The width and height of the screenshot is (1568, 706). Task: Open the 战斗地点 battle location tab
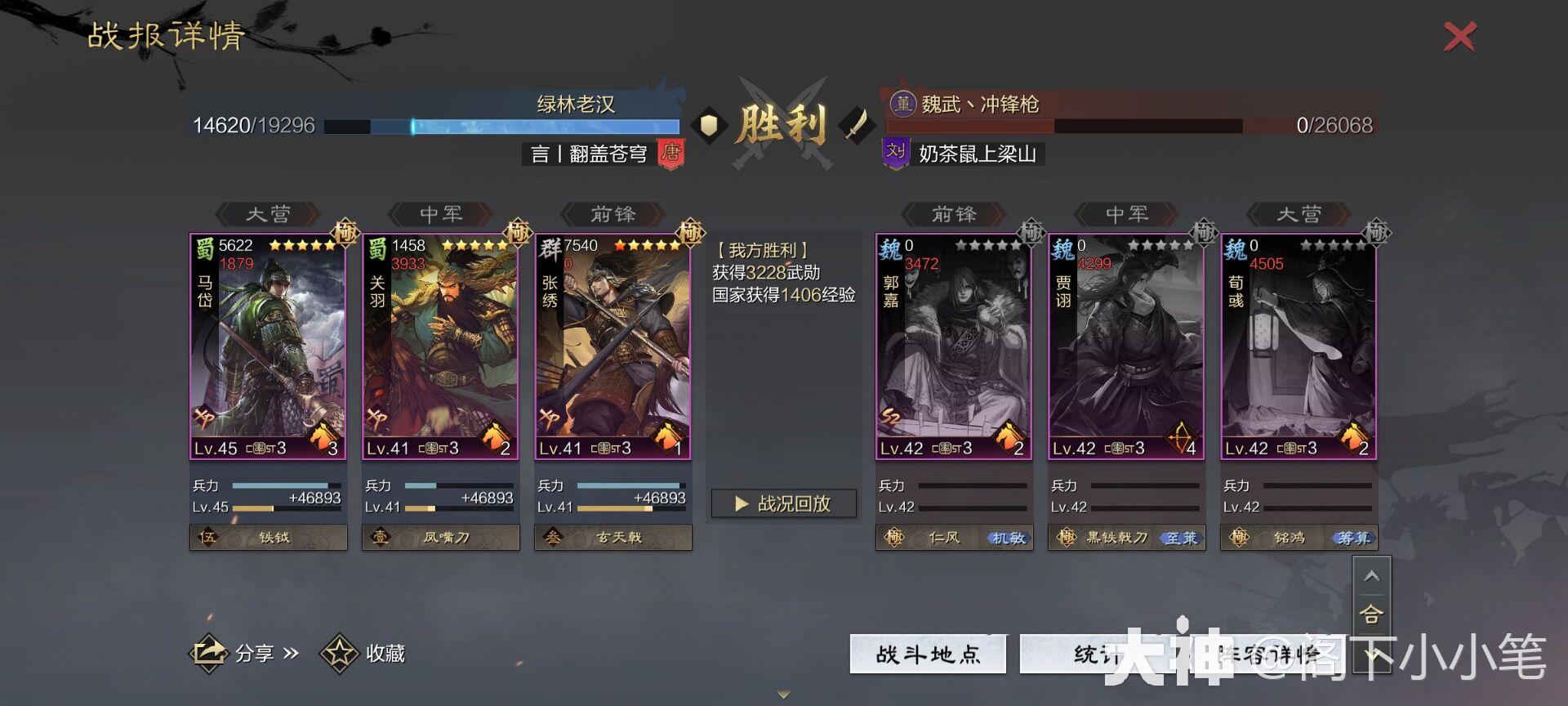[x=927, y=654]
